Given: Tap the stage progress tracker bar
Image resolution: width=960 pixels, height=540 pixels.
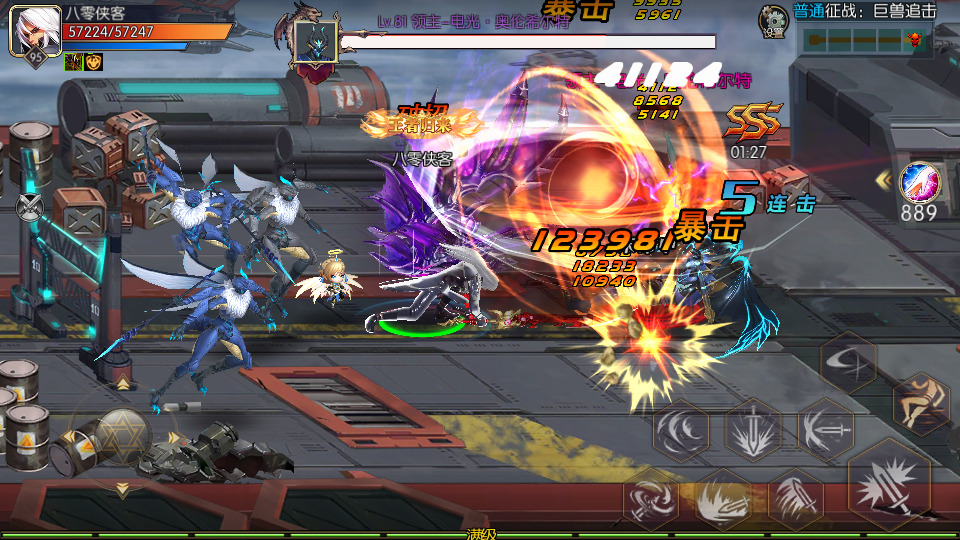Looking at the screenshot, I should [x=863, y=39].
